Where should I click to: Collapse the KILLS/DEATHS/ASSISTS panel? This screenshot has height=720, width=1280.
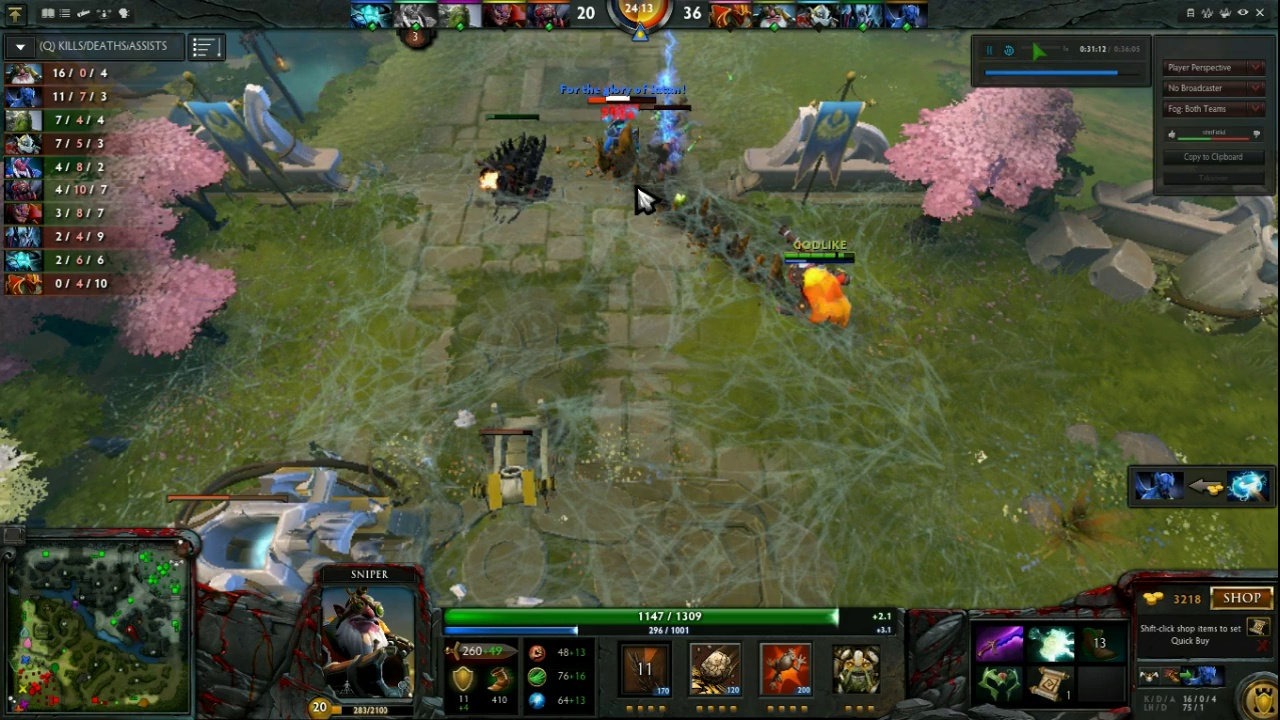pos(20,46)
